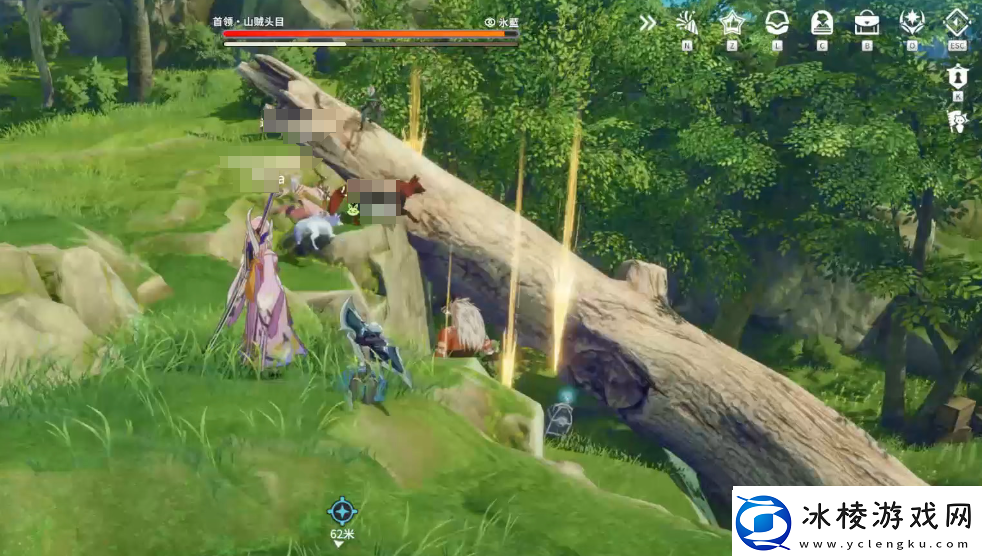Viewport: 982px width, 556px height.
Task: Open the party popper events icon
Action: 687,22
